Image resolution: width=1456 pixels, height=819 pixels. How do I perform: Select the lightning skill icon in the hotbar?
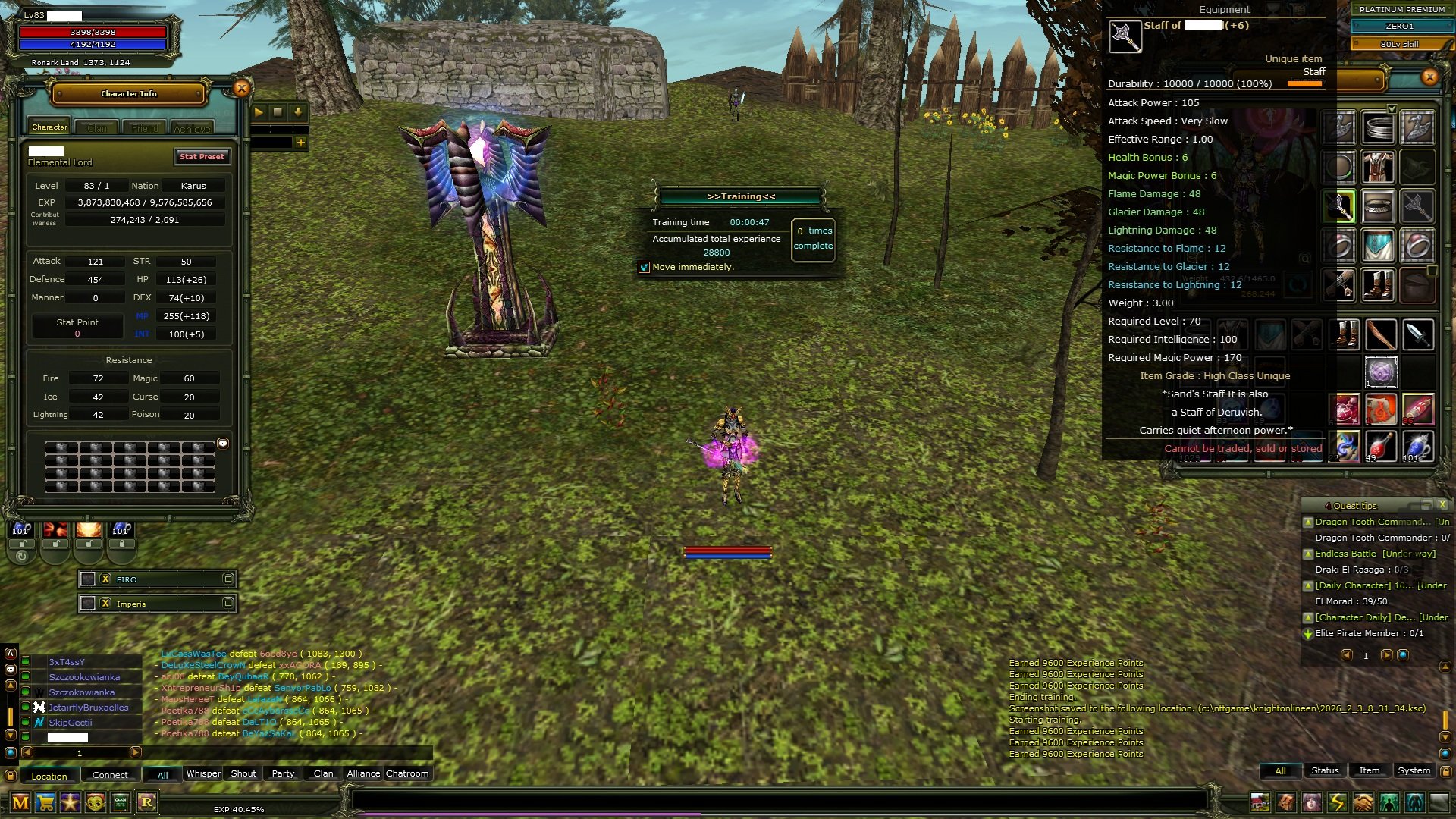click(1335, 802)
